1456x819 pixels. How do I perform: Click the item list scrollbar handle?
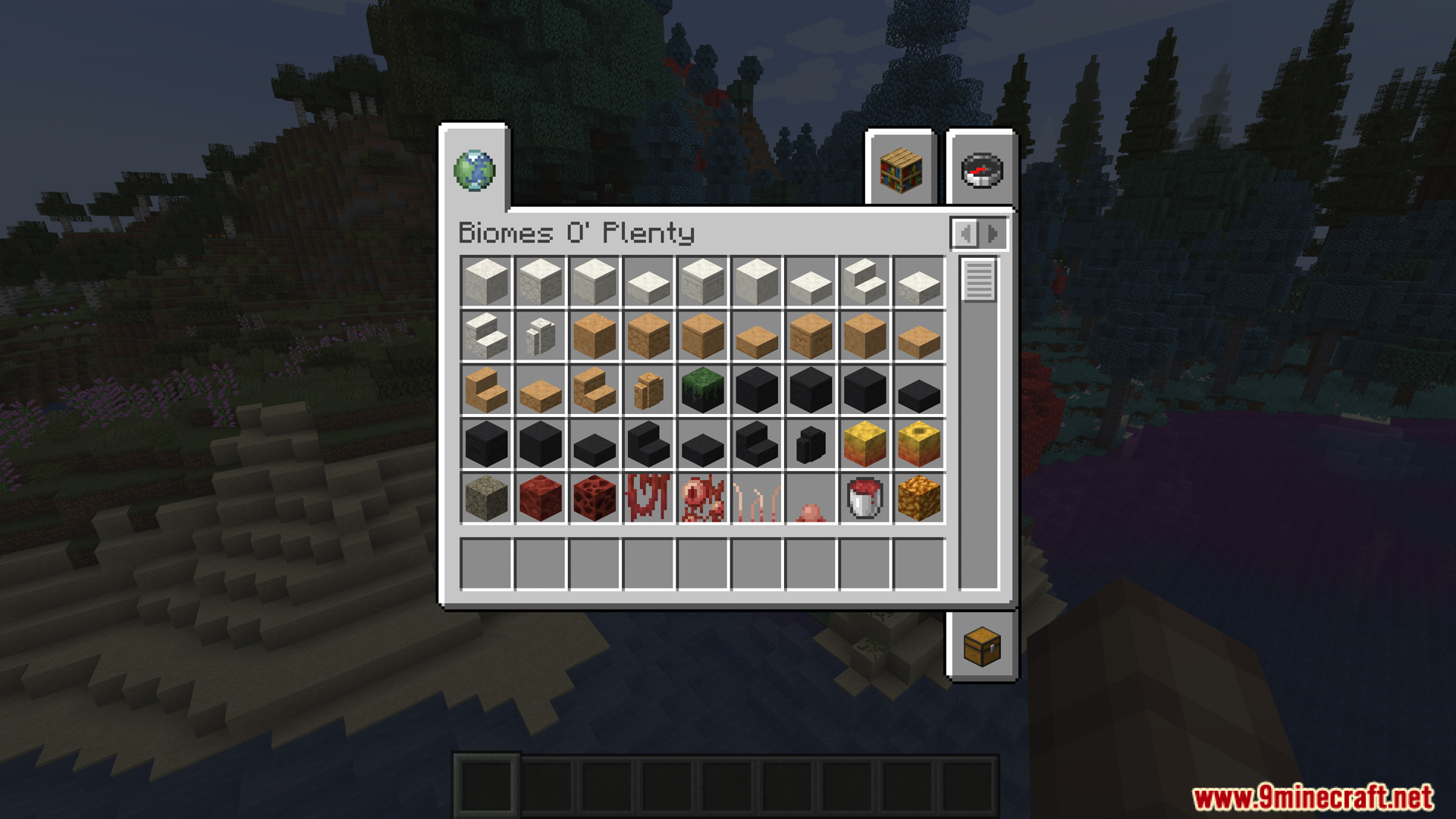click(x=979, y=279)
